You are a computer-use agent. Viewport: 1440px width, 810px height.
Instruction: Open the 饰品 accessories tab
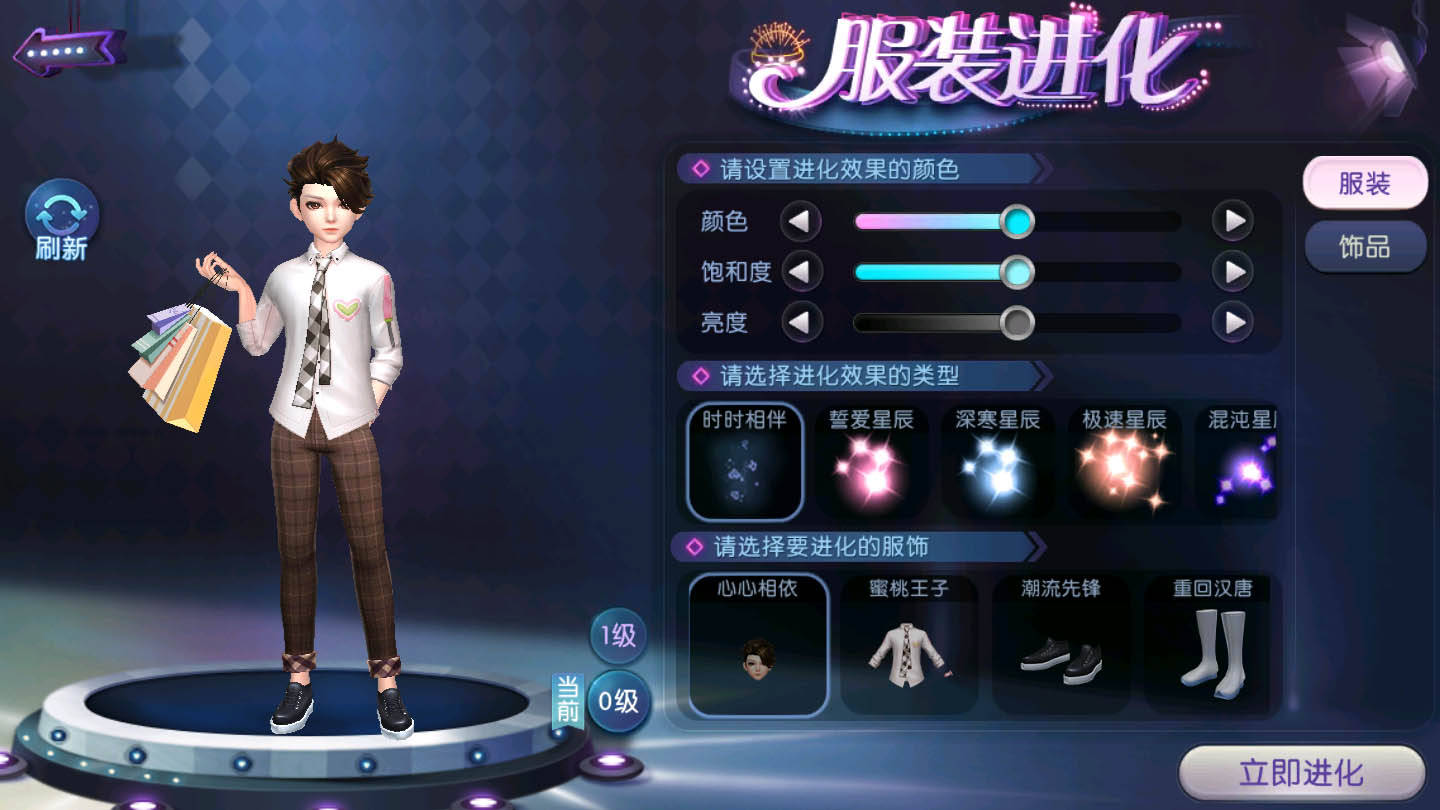click(x=1364, y=246)
